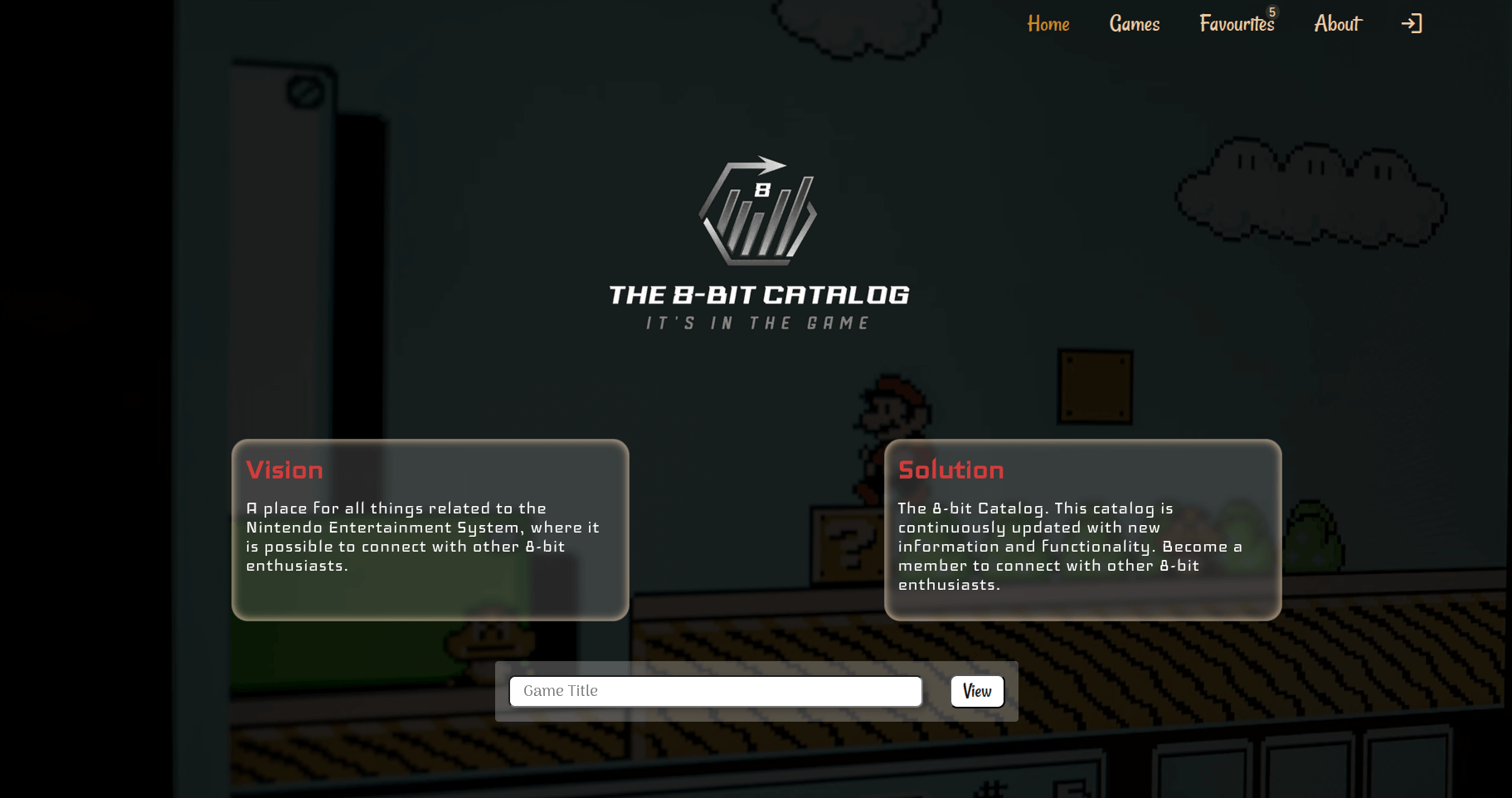
Task: Click the Vision heading on the left card
Action: [284, 470]
